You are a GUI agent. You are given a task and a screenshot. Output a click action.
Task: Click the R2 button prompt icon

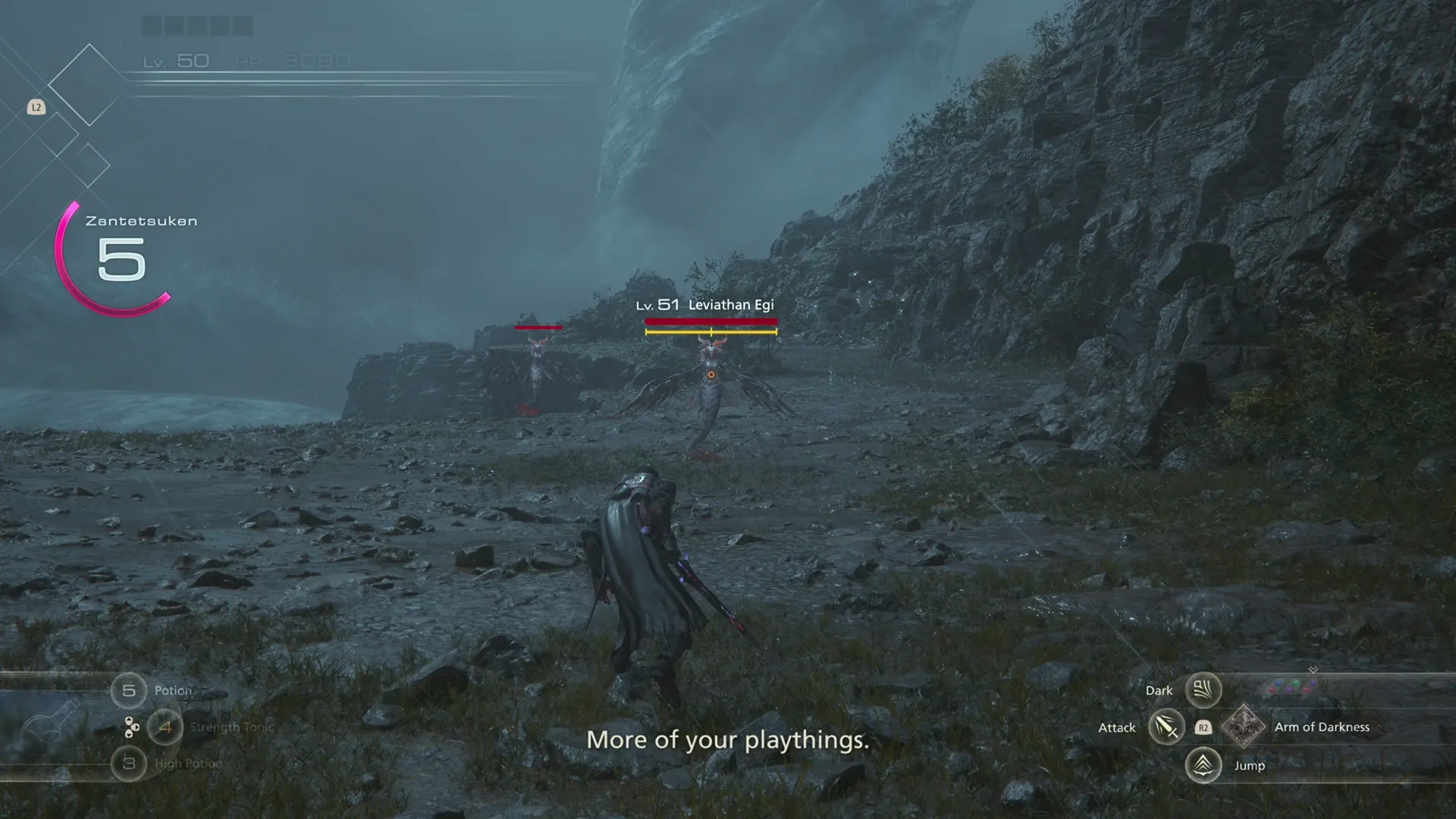(x=1203, y=727)
